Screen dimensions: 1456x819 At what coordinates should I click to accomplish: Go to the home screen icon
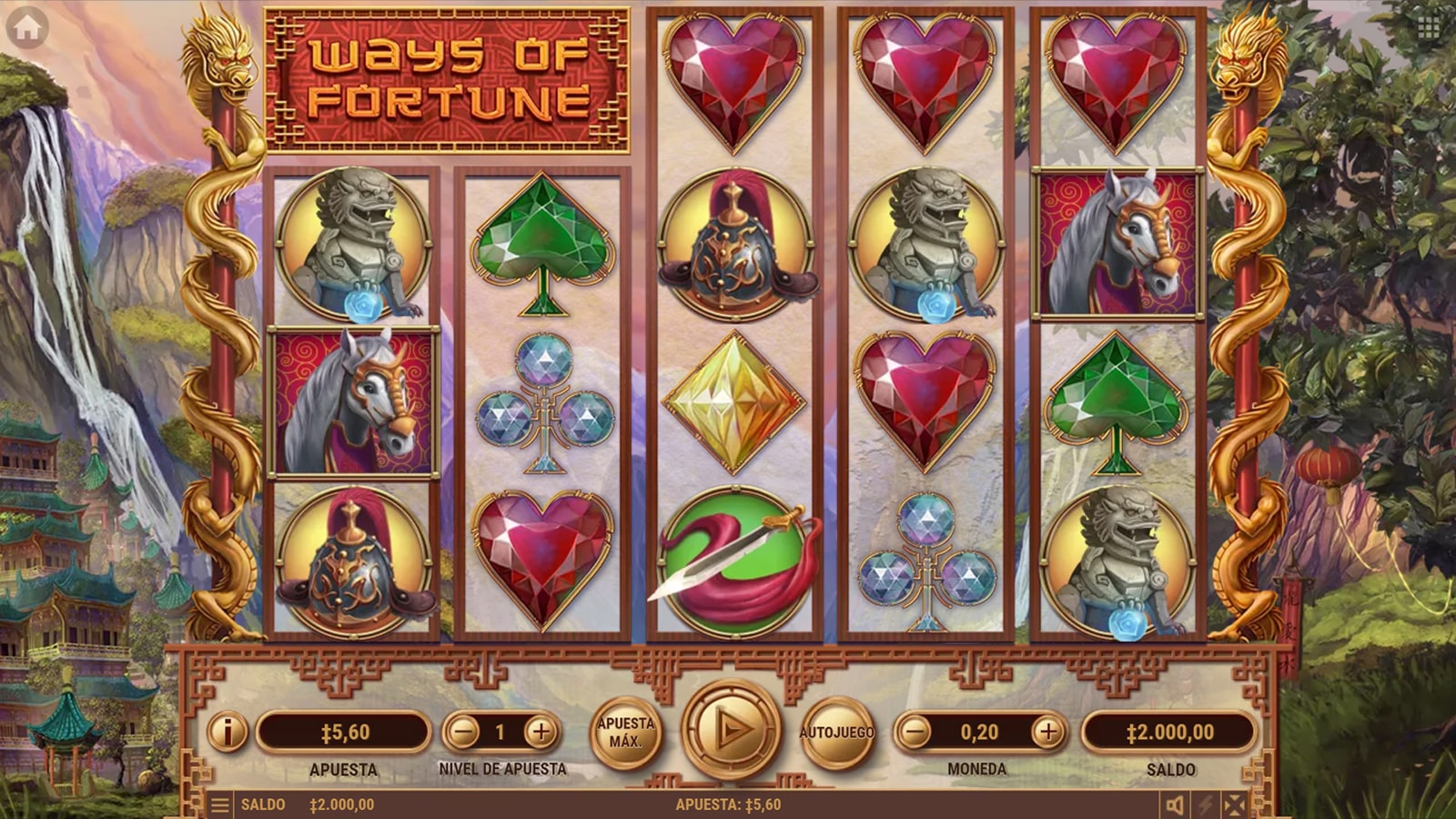click(27, 28)
